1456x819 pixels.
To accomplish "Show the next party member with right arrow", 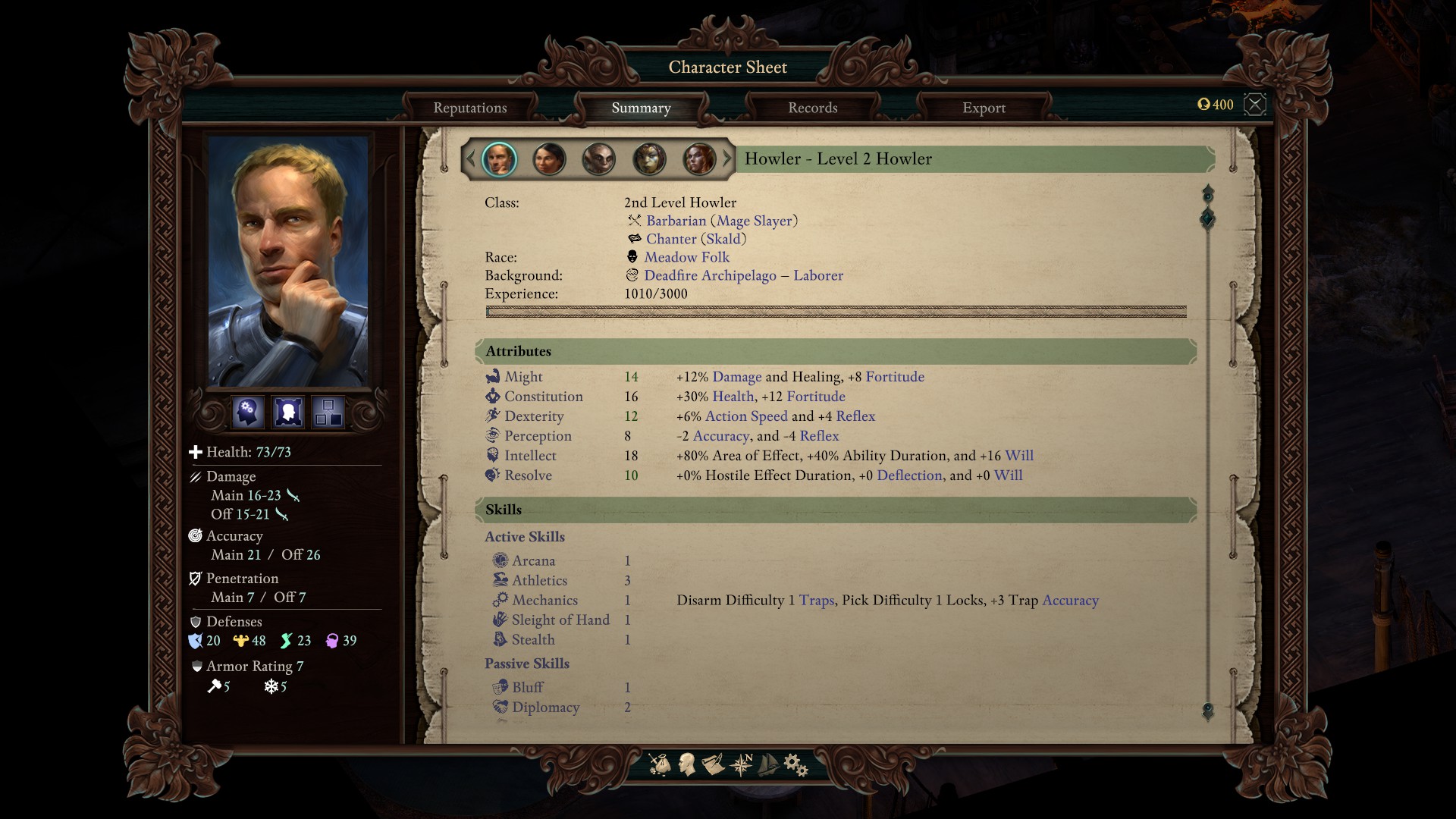I will pos(727,159).
